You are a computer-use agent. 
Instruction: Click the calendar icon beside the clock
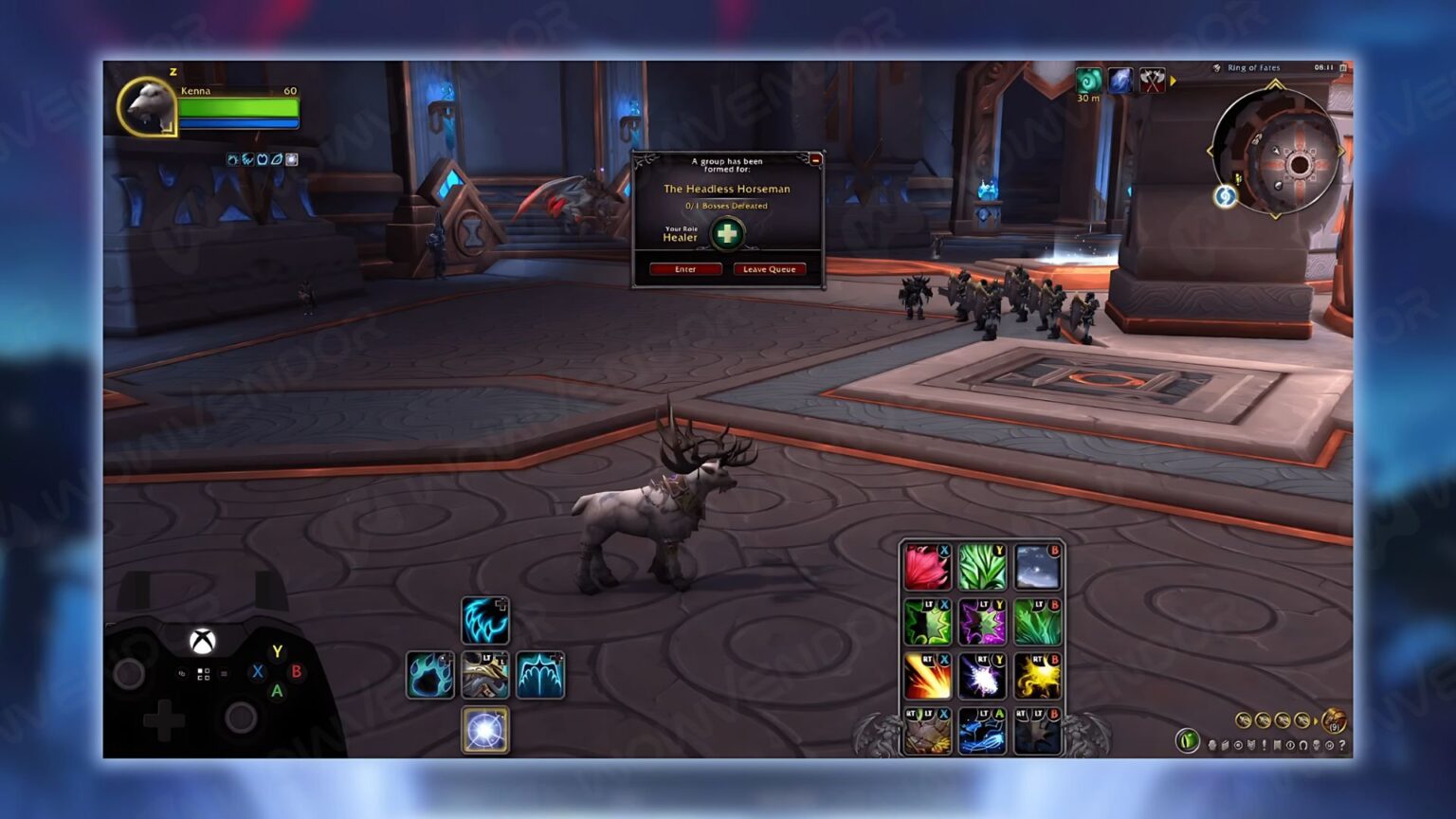[x=1343, y=67]
